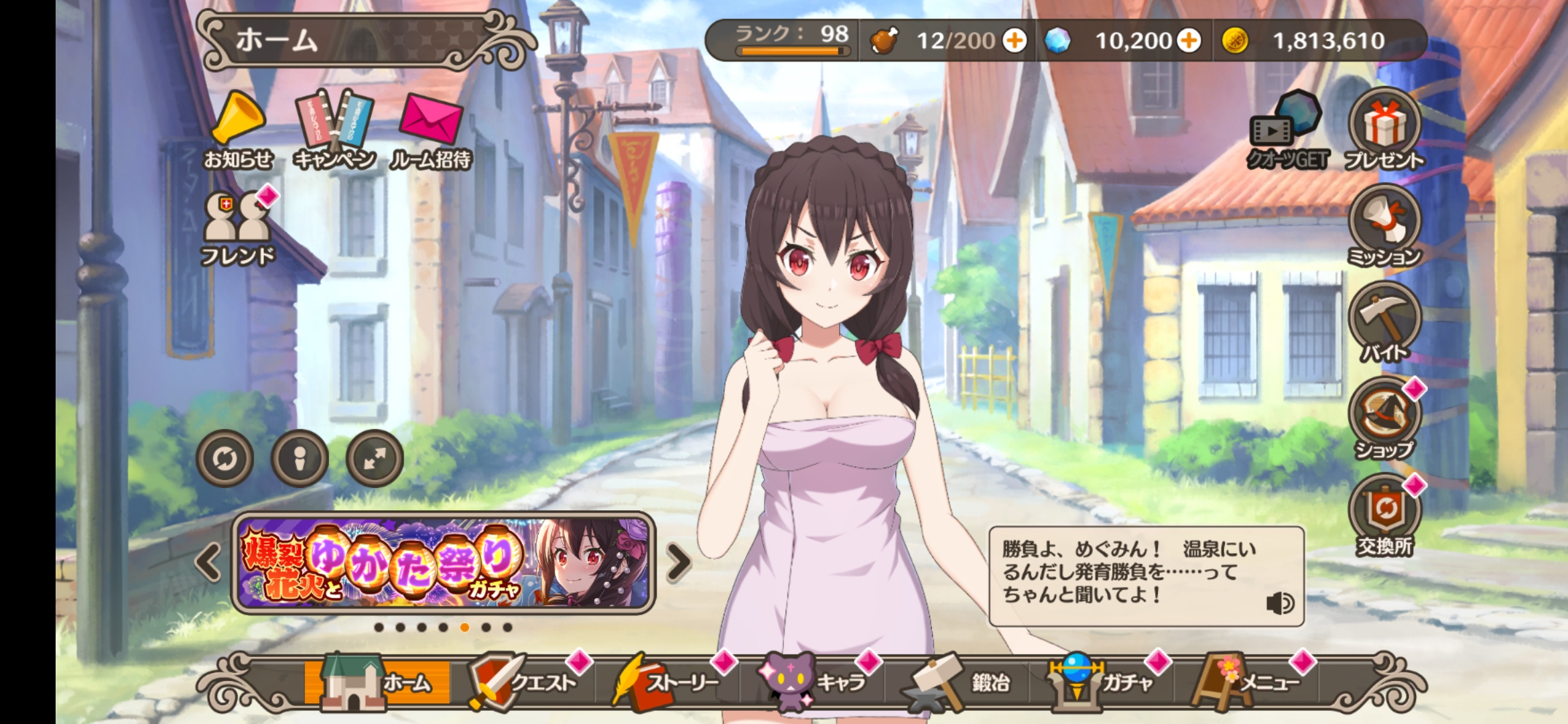The image size is (1568, 724).
Task: Add stamina with plus next to 12/200
Action: 1016,40
